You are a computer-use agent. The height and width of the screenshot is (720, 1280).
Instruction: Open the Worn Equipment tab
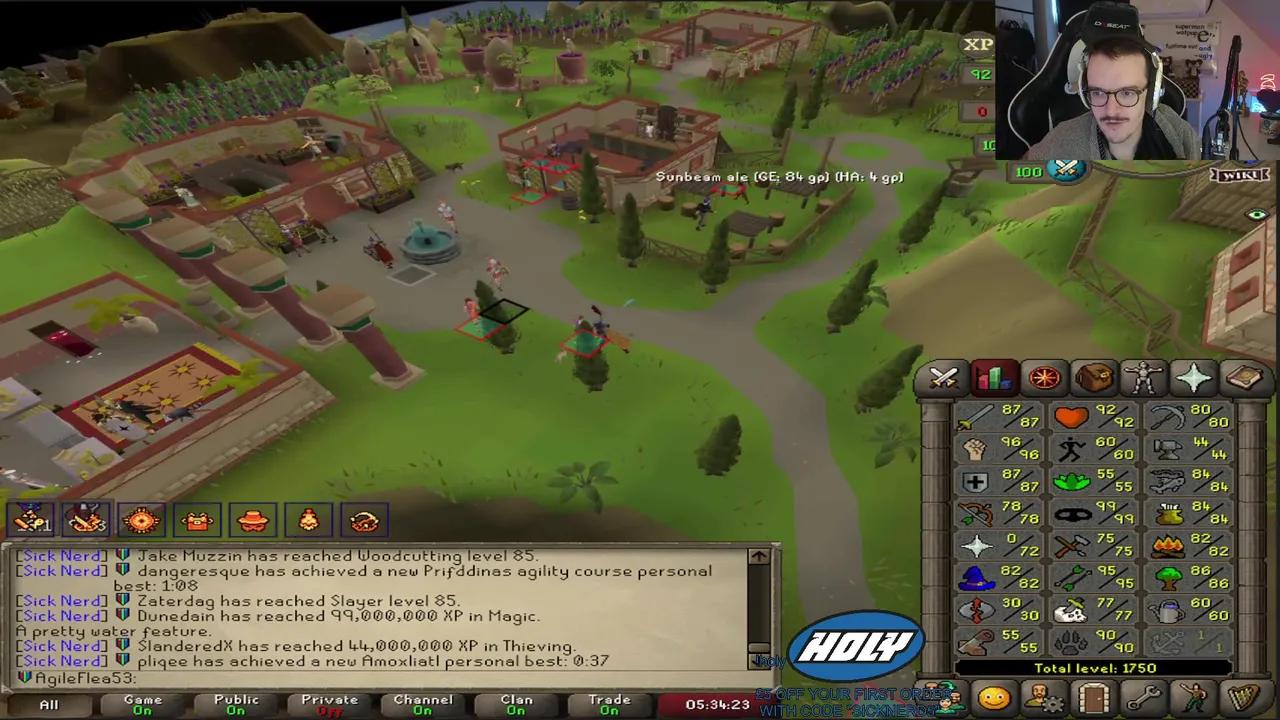(x=1144, y=377)
